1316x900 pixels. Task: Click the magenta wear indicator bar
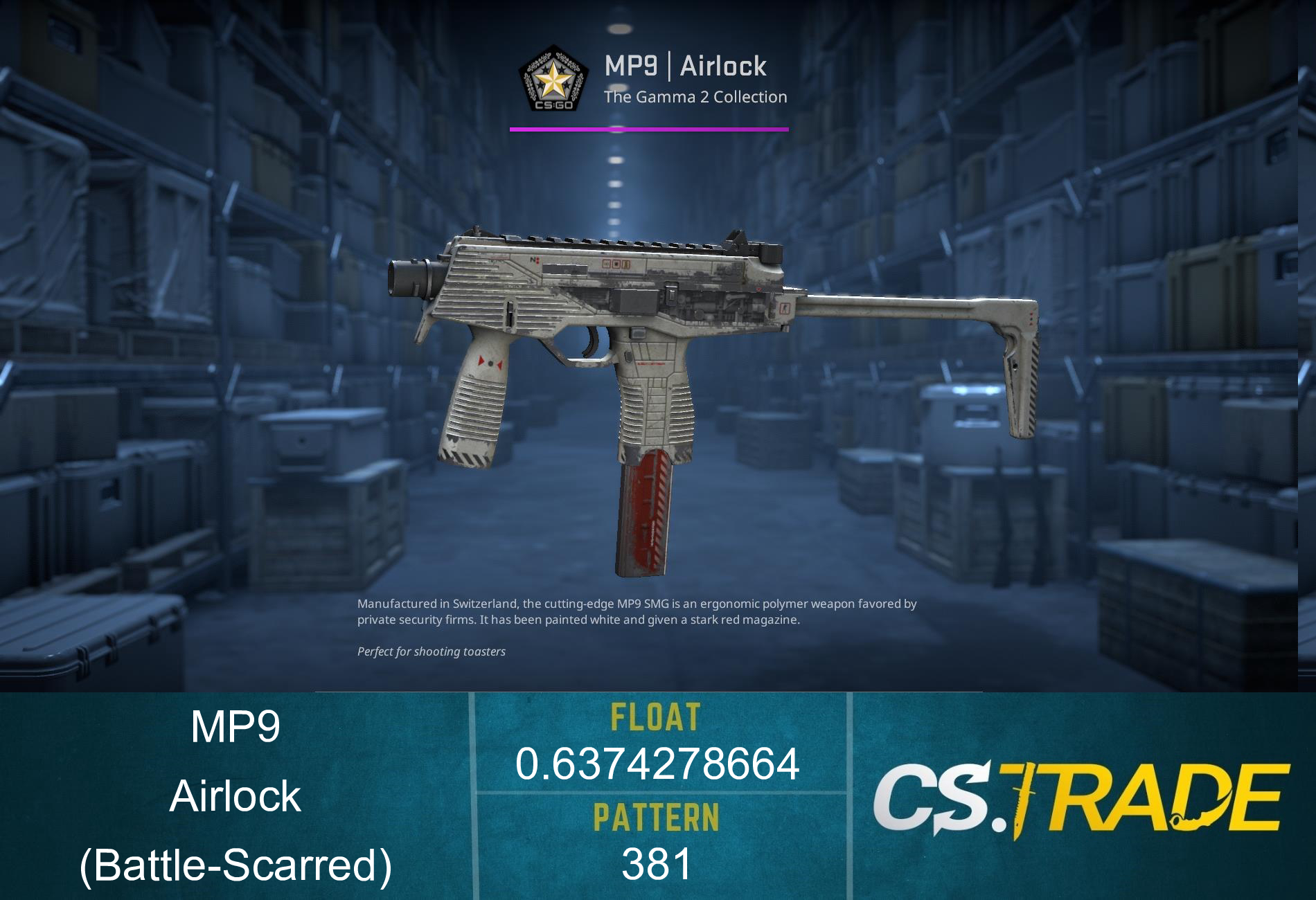click(x=649, y=128)
